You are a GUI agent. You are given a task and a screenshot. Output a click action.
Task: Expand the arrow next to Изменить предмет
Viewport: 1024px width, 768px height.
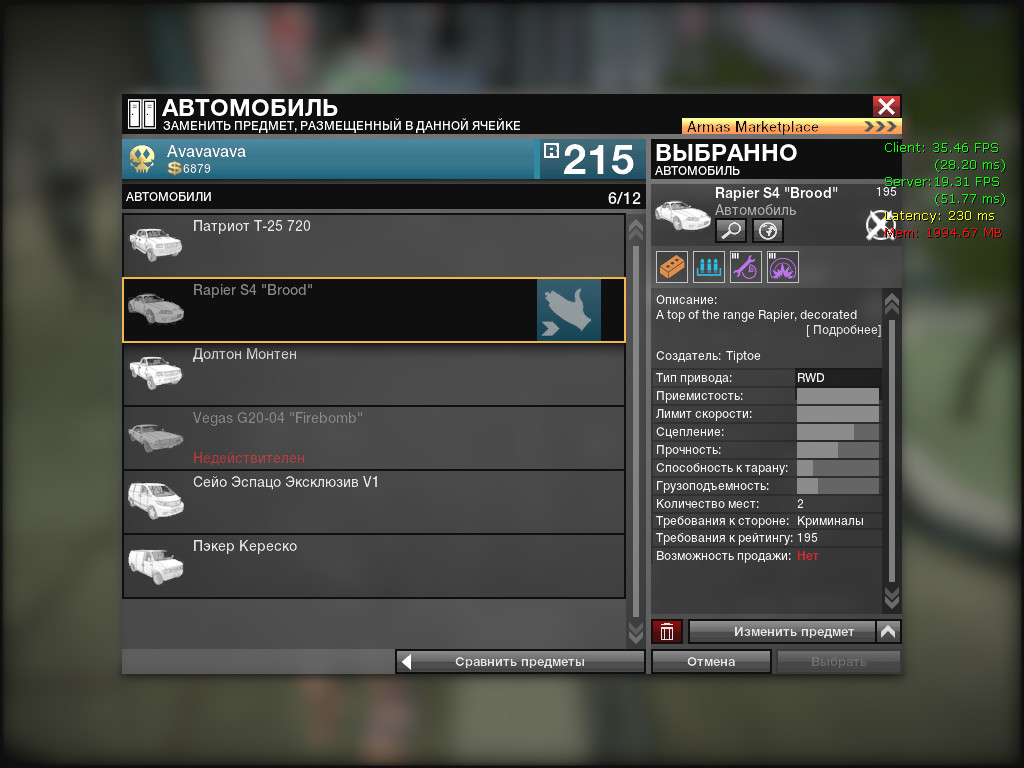888,632
